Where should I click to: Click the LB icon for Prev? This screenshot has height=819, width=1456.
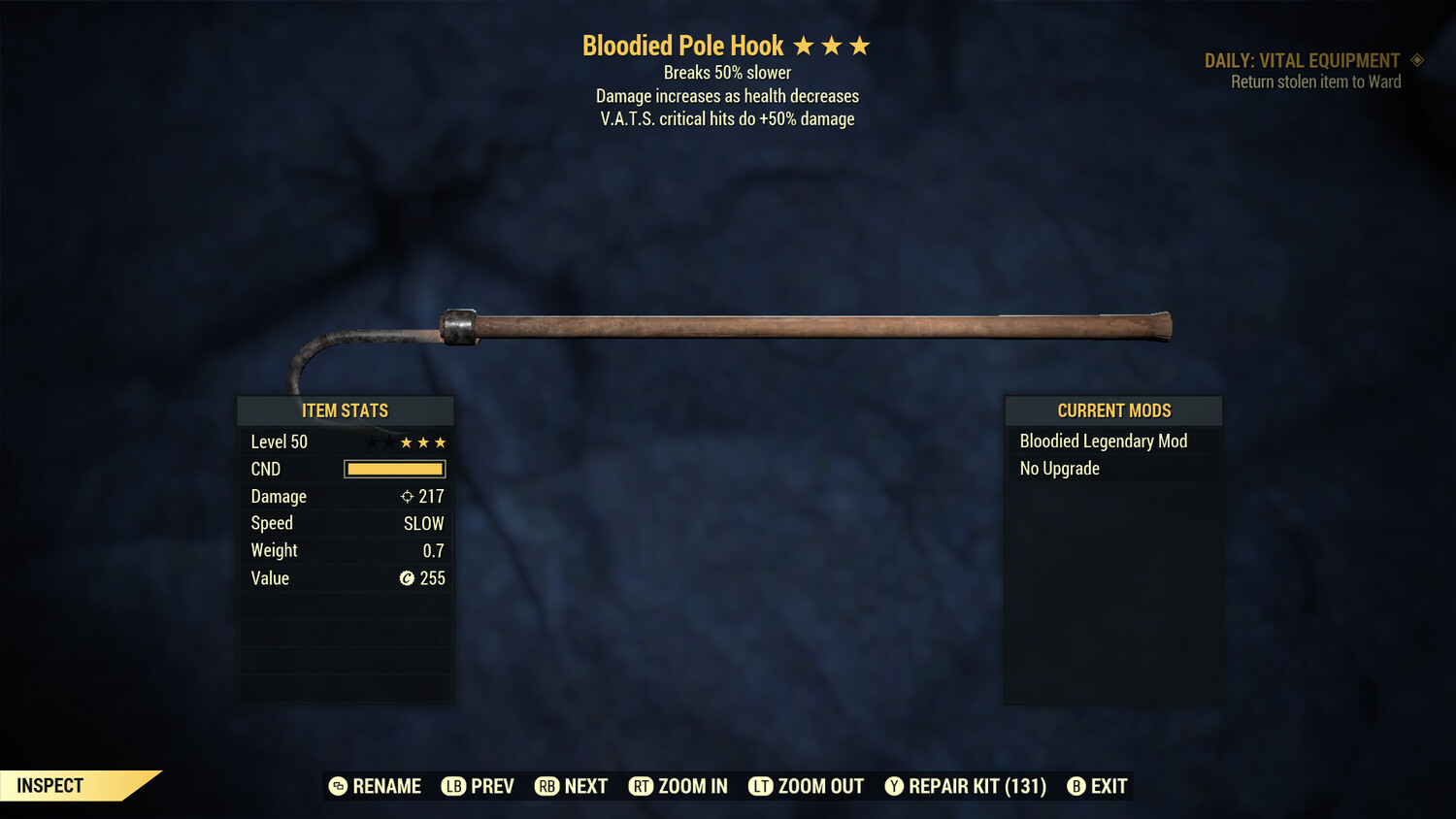point(453,786)
